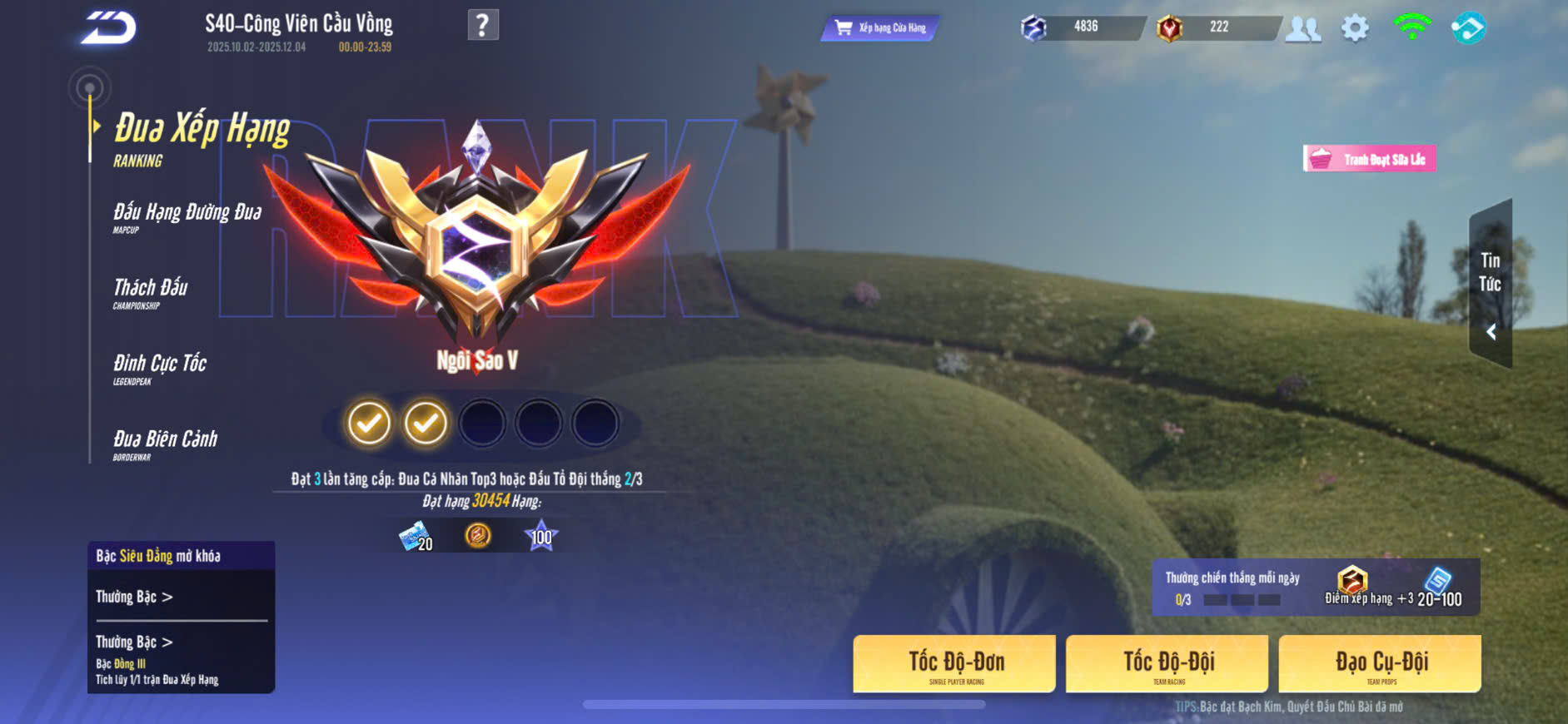Switch to Đua Biên Cảnh tab
The width and height of the screenshot is (1568, 724).
click(x=165, y=444)
